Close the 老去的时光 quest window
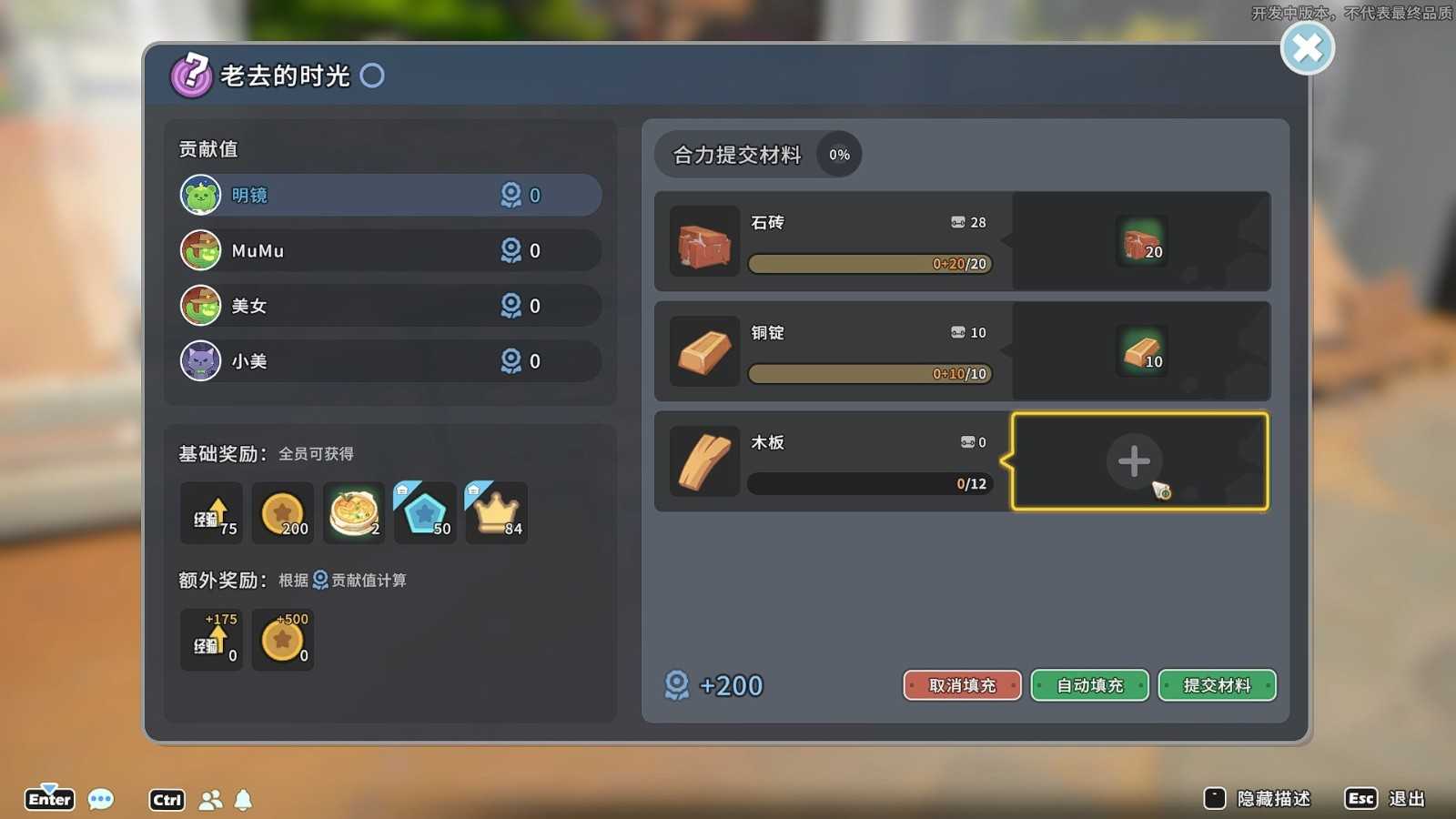 (1307, 48)
